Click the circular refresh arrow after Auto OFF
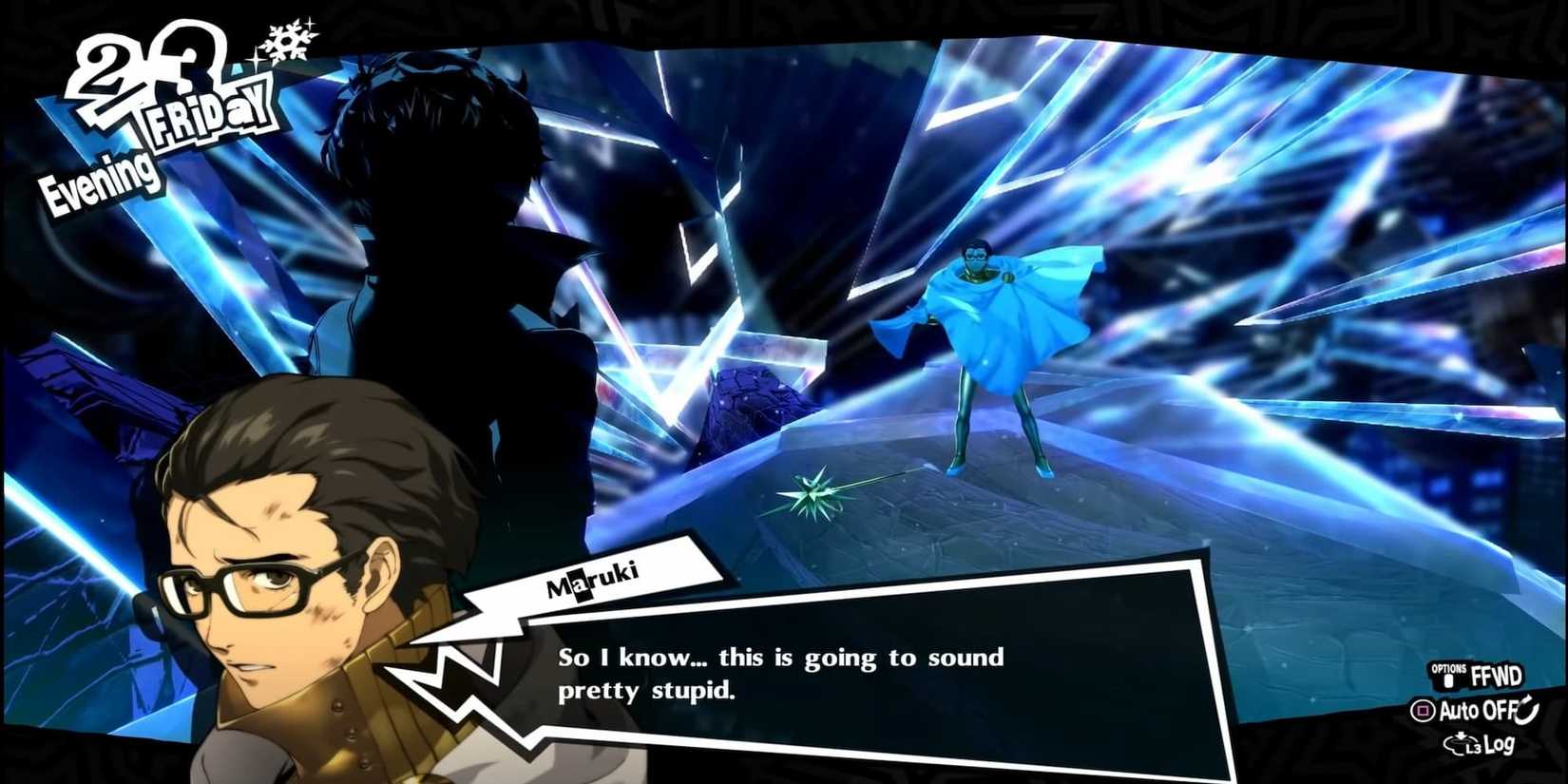Viewport: 1568px width, 784px height. (x=1526, y=711)
